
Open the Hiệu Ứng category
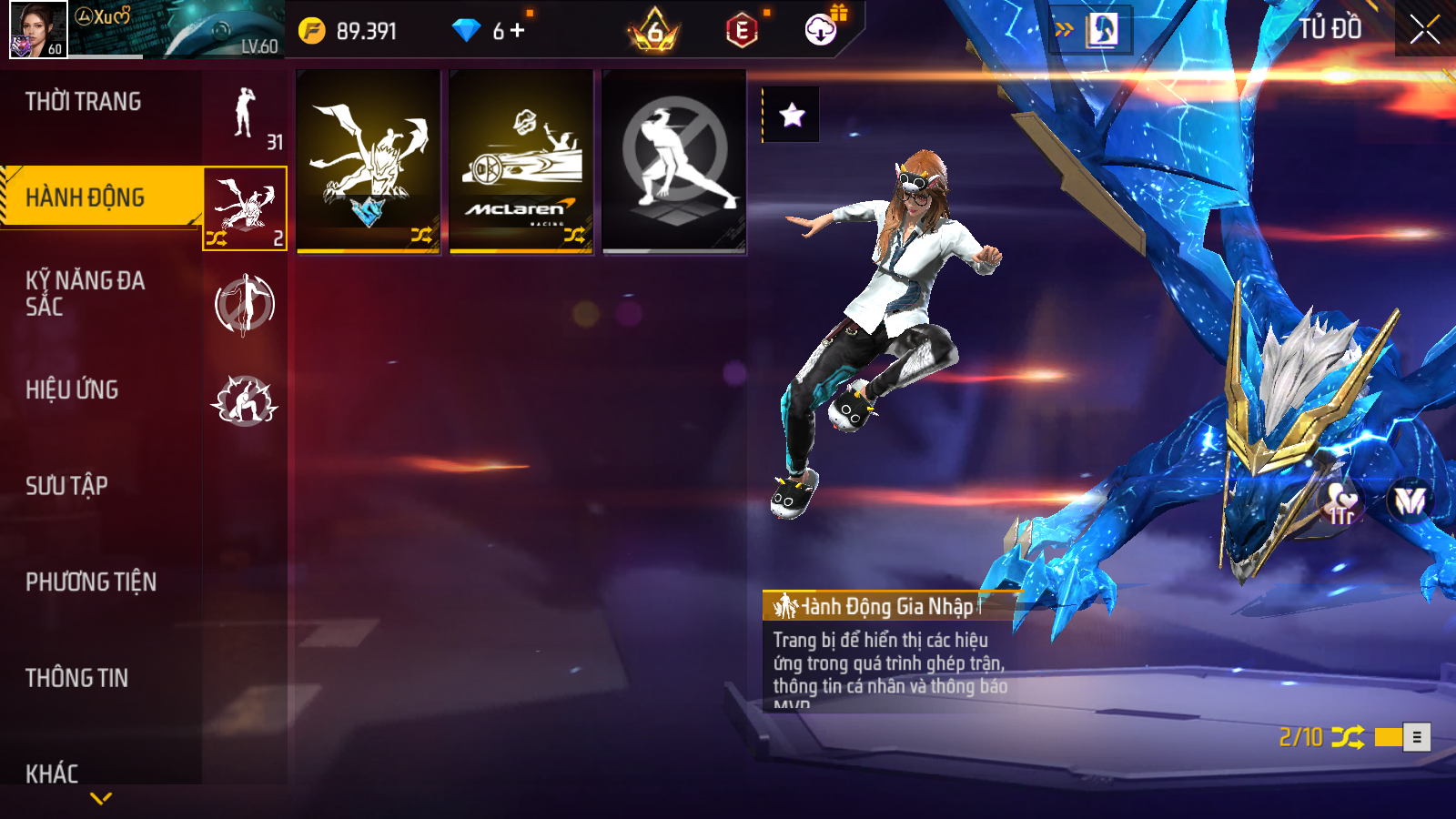pyautogui.click(x=73, y=389)
